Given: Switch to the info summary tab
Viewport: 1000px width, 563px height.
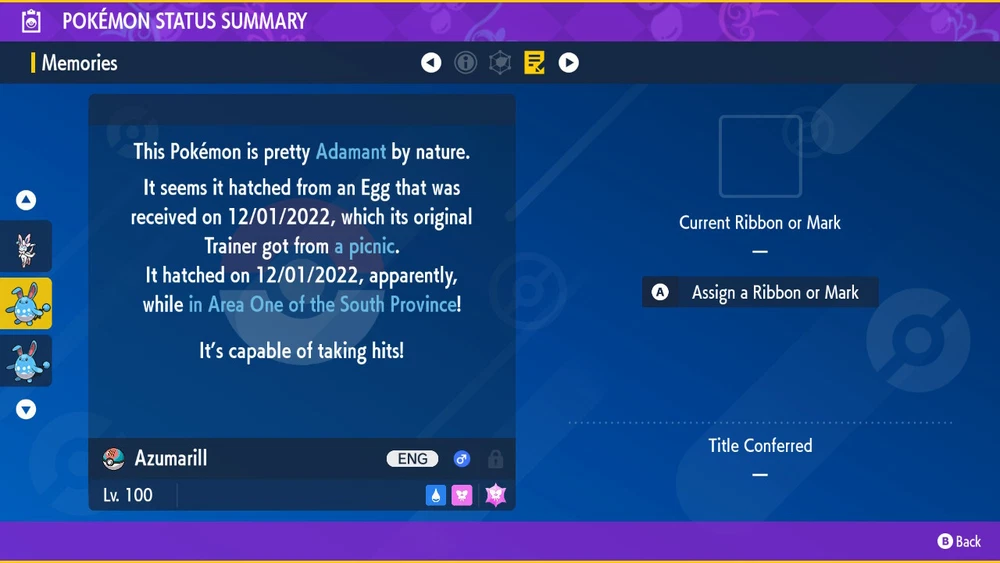Looking at the screenshot, I should tap(465, 63).
